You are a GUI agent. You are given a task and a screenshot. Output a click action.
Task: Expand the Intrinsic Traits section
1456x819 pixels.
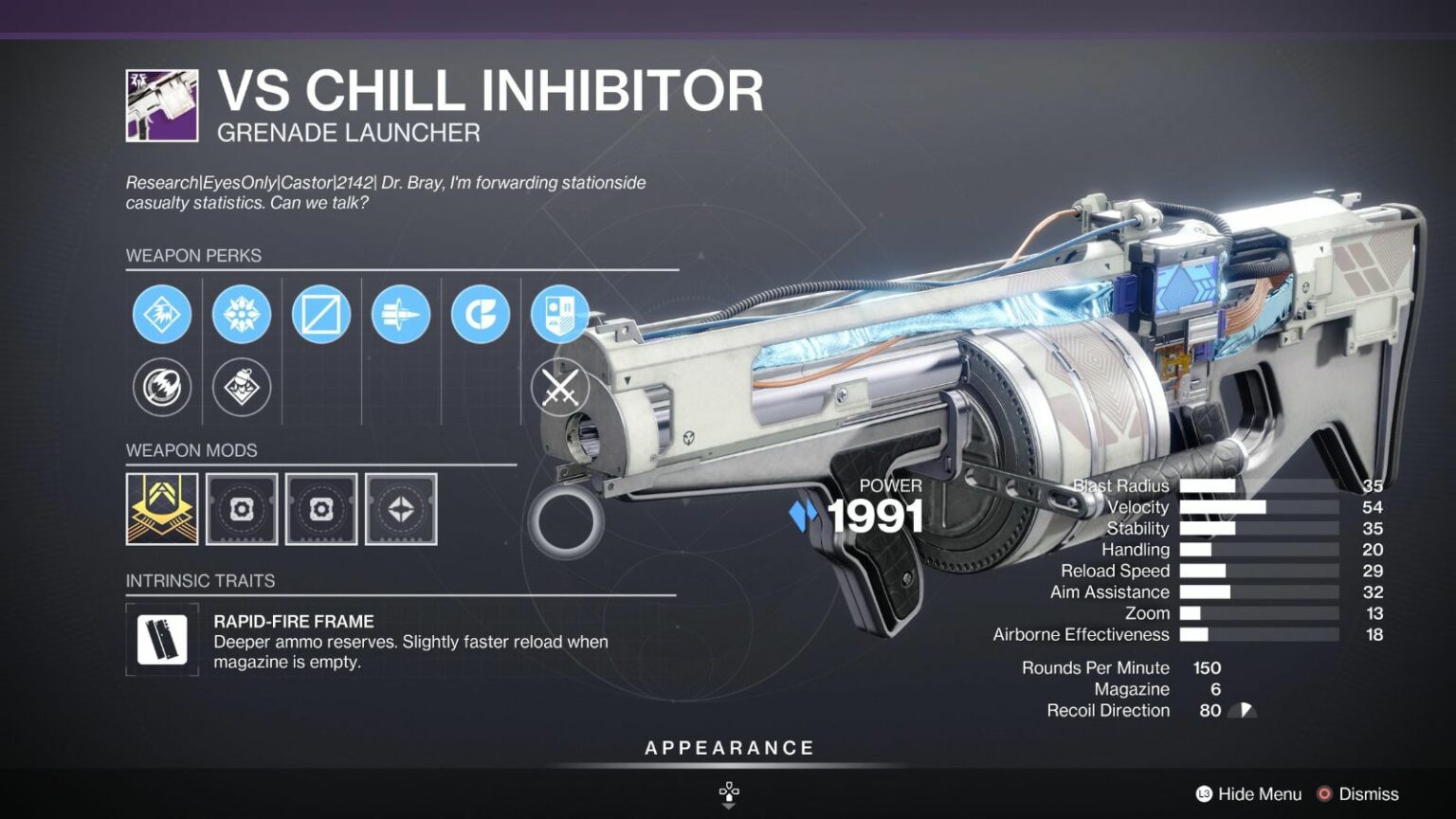(x=200, y=580)
